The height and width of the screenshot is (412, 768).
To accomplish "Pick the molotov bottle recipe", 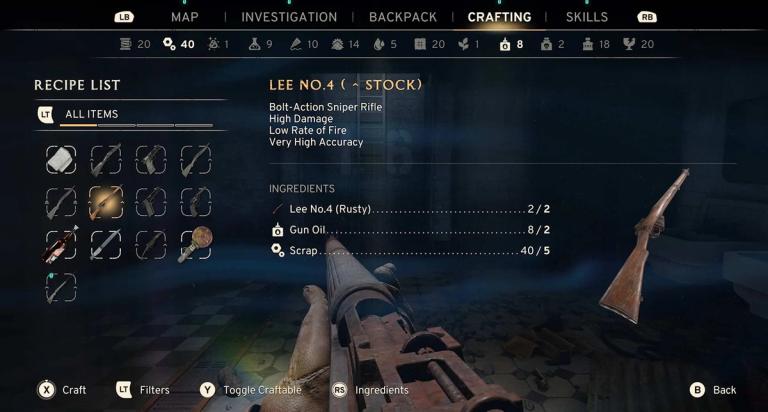I will 60,245.
